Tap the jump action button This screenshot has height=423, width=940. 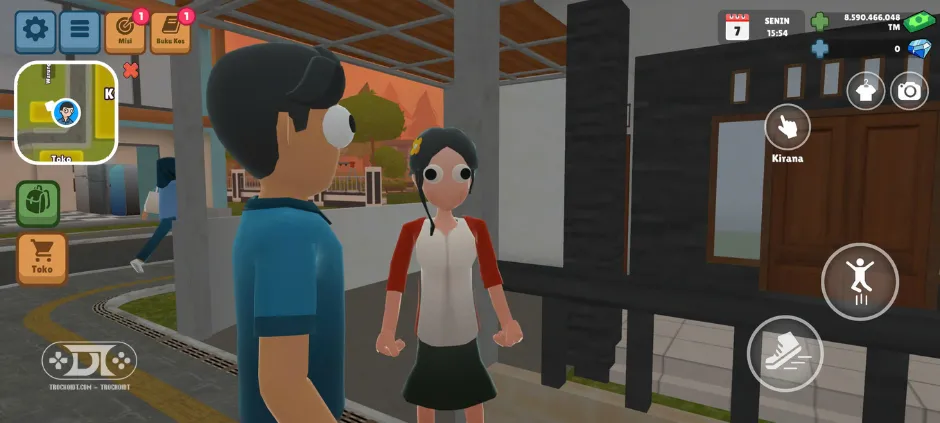(x=860, y=281)
